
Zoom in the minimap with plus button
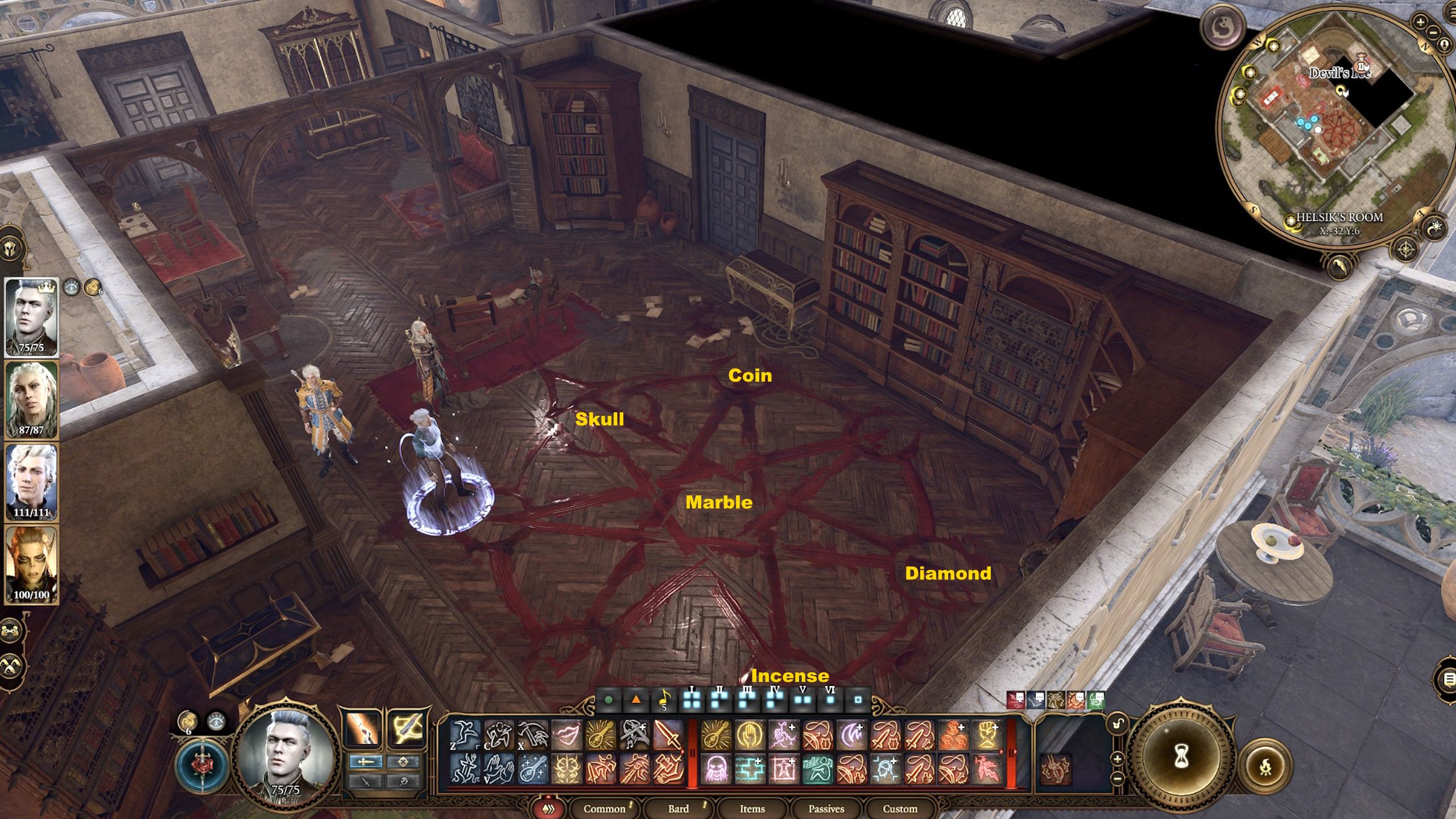click(1420, 23)
